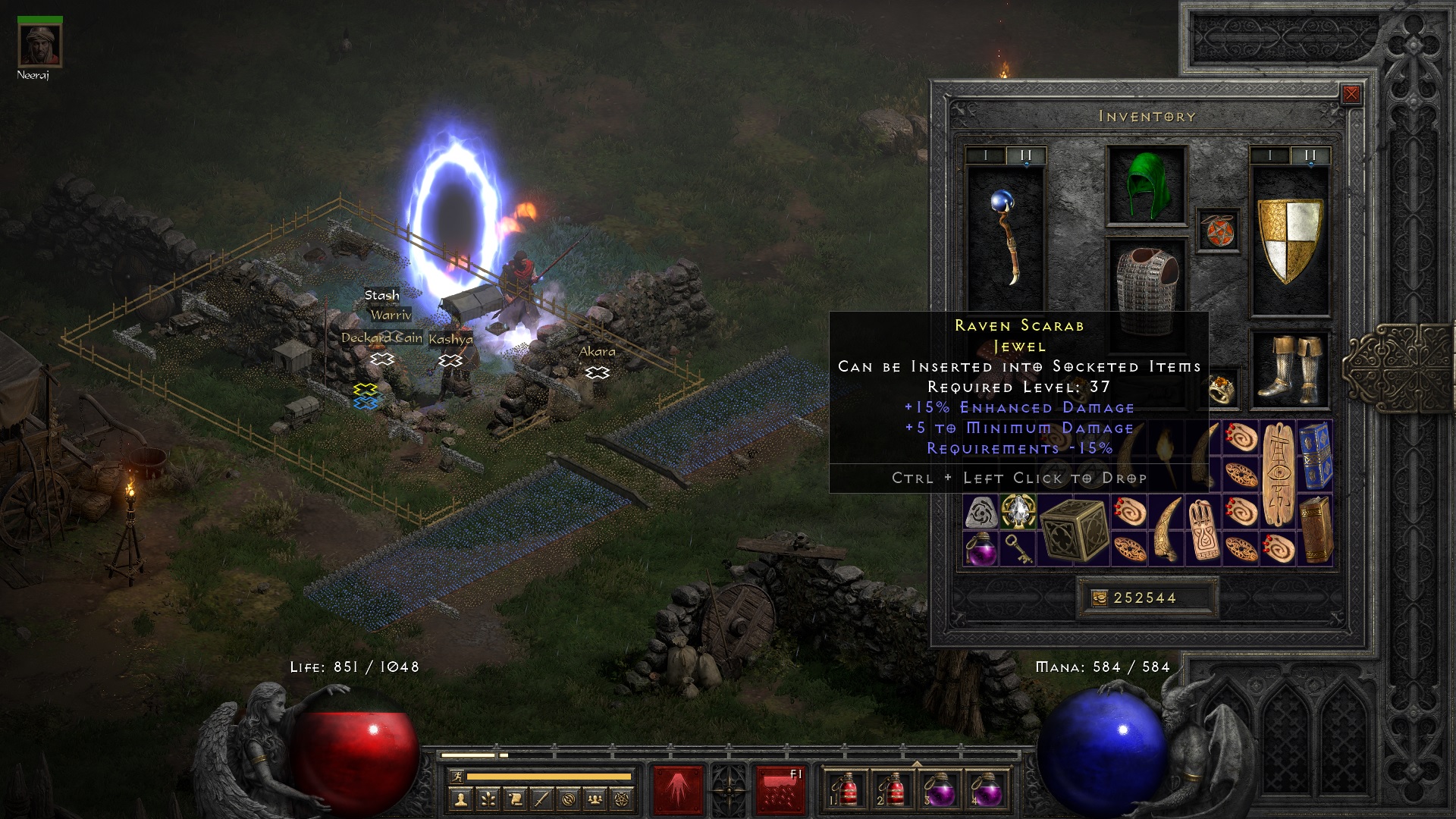
Task: Select the equipped boots
Action: point(1290,369)
